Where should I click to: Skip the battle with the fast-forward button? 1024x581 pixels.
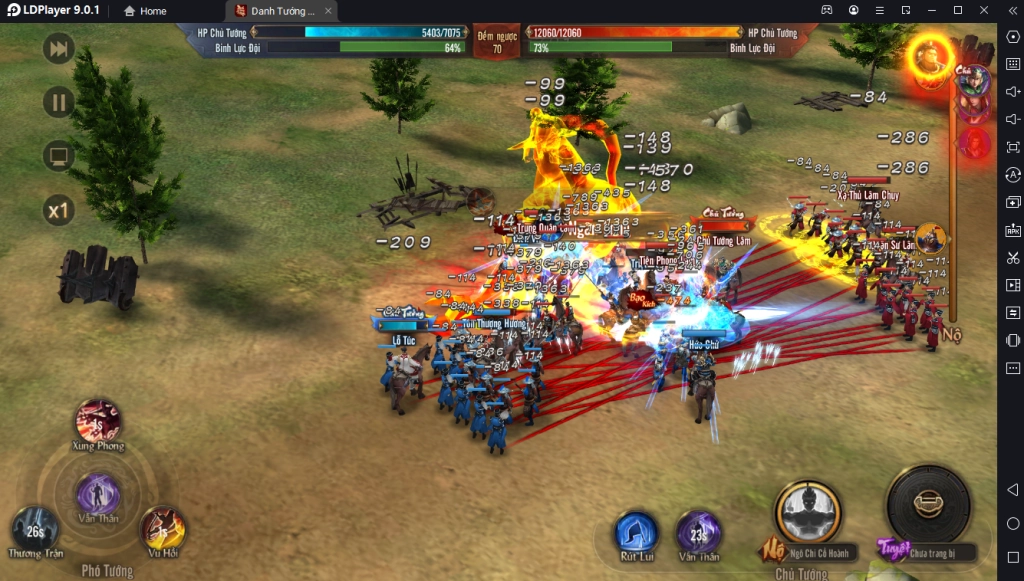pyautogui.click(x=59, y=49)
